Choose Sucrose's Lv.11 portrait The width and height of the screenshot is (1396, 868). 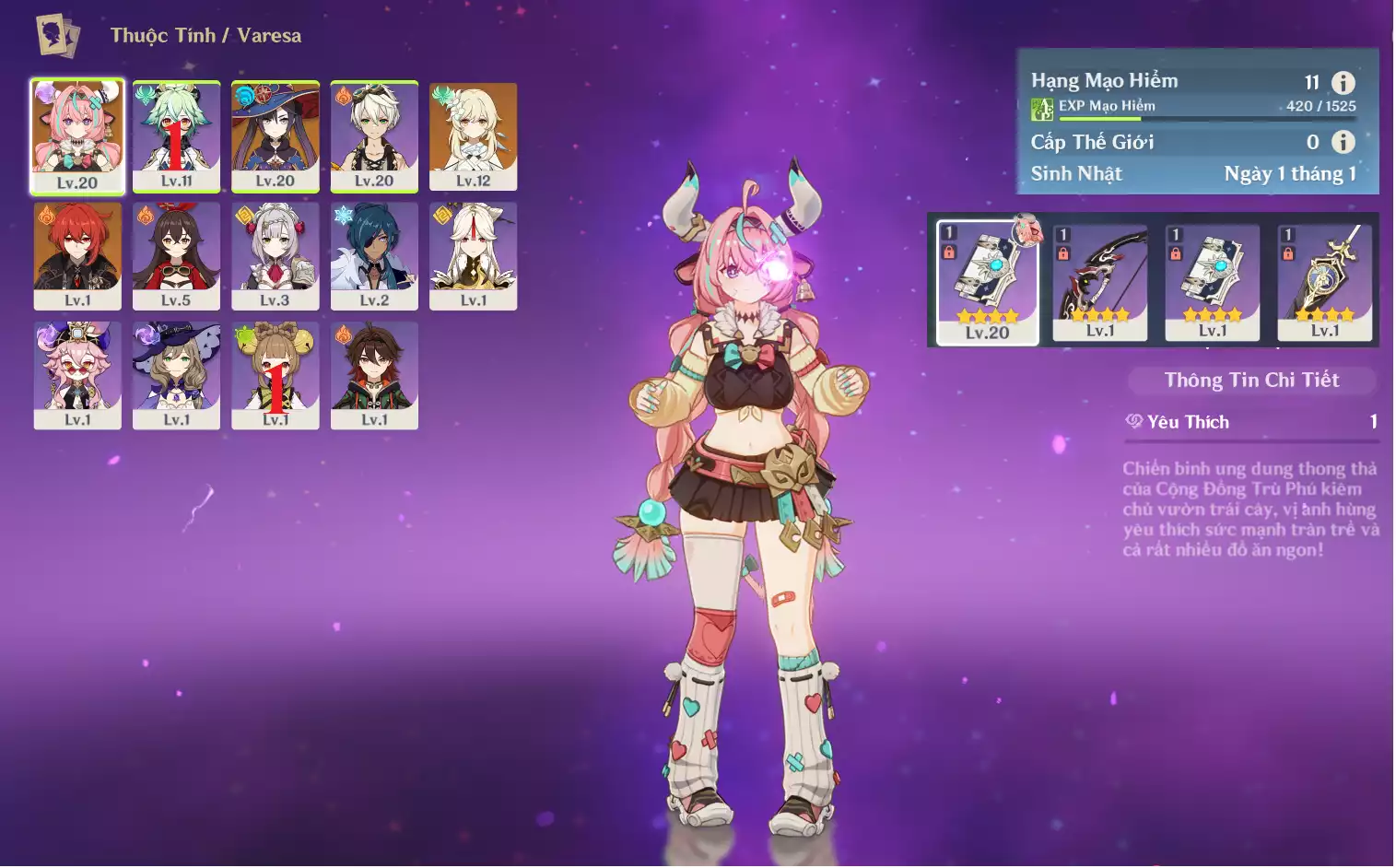click(x=176, y=135)
